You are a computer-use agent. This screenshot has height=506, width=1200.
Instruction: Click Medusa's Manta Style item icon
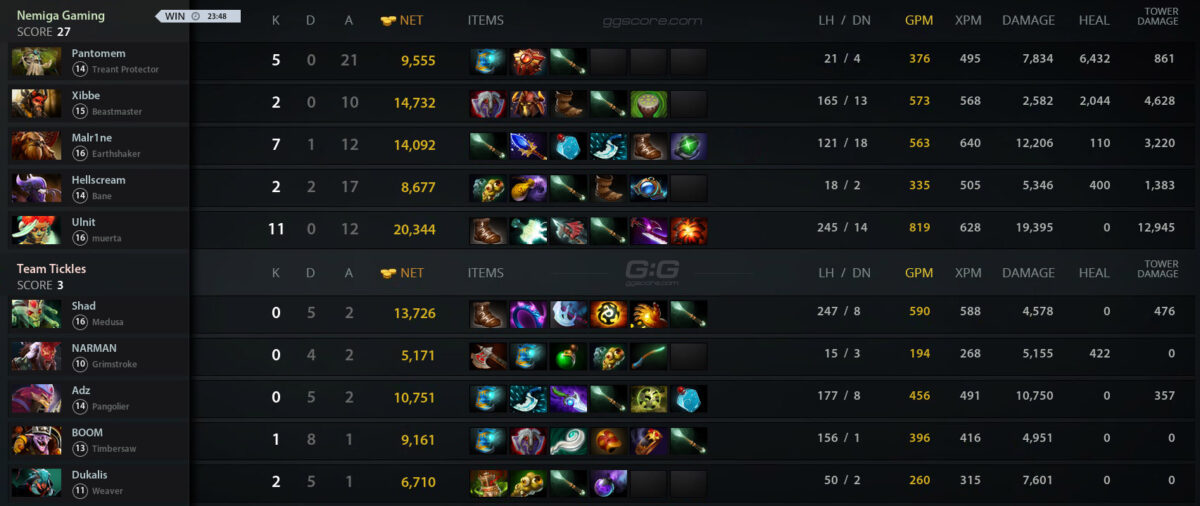[568, 314]
